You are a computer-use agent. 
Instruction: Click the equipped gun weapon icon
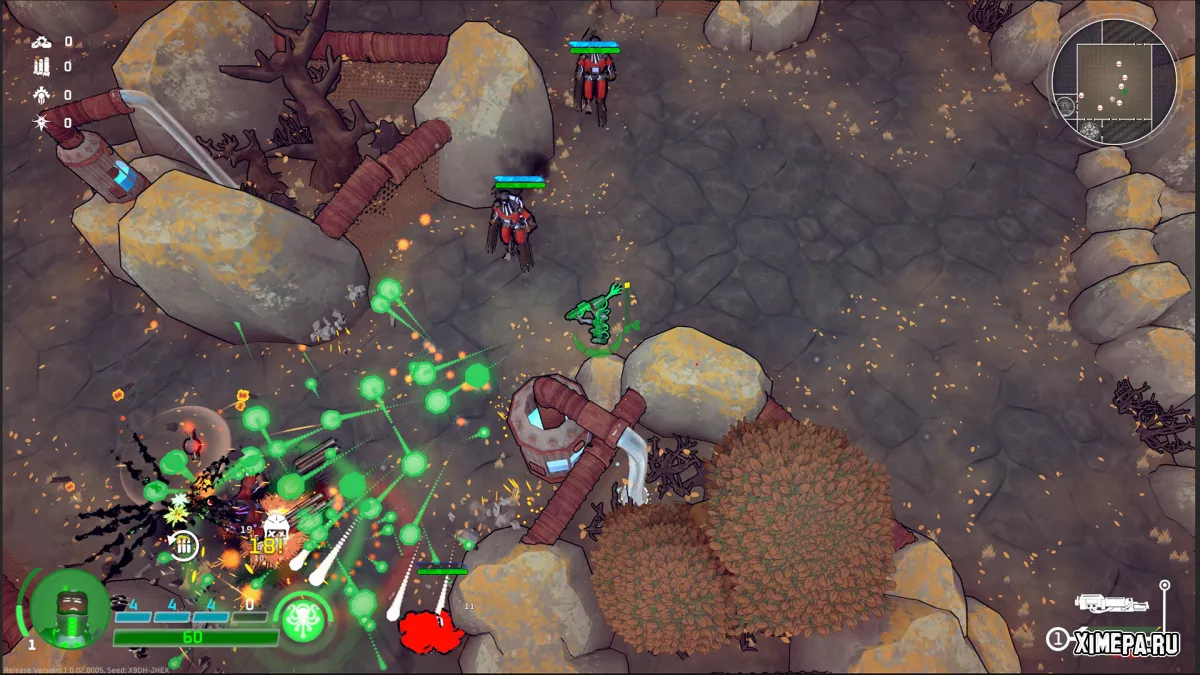tap(1107, 604)
